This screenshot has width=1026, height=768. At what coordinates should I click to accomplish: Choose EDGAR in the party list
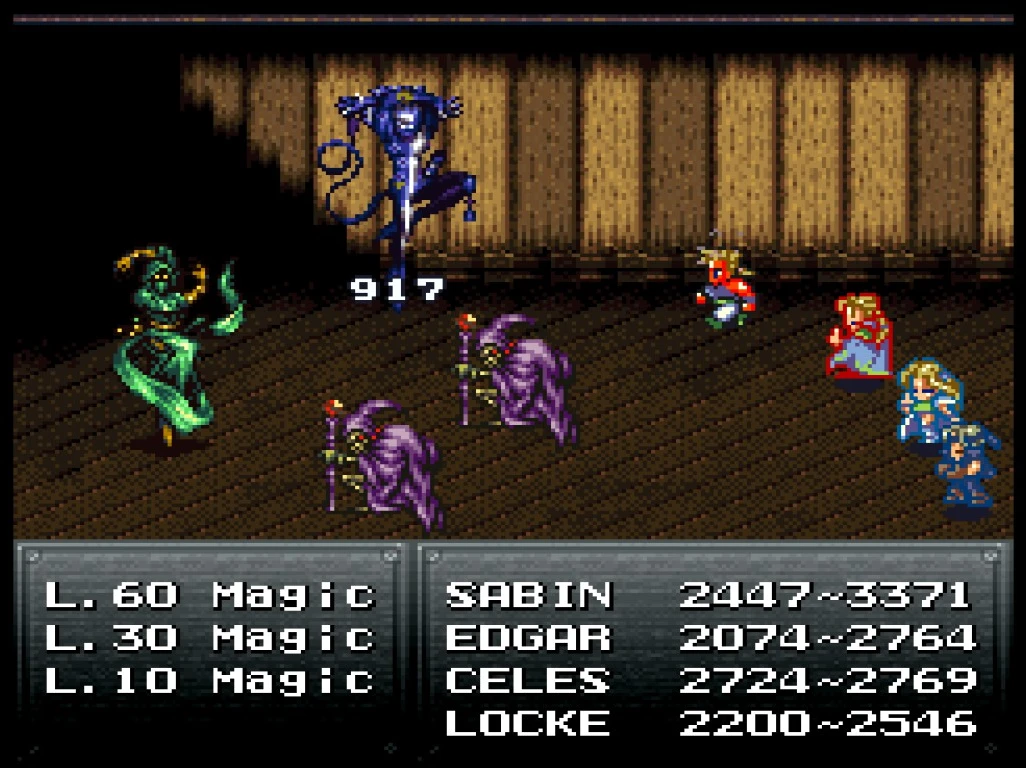(528, 638)
